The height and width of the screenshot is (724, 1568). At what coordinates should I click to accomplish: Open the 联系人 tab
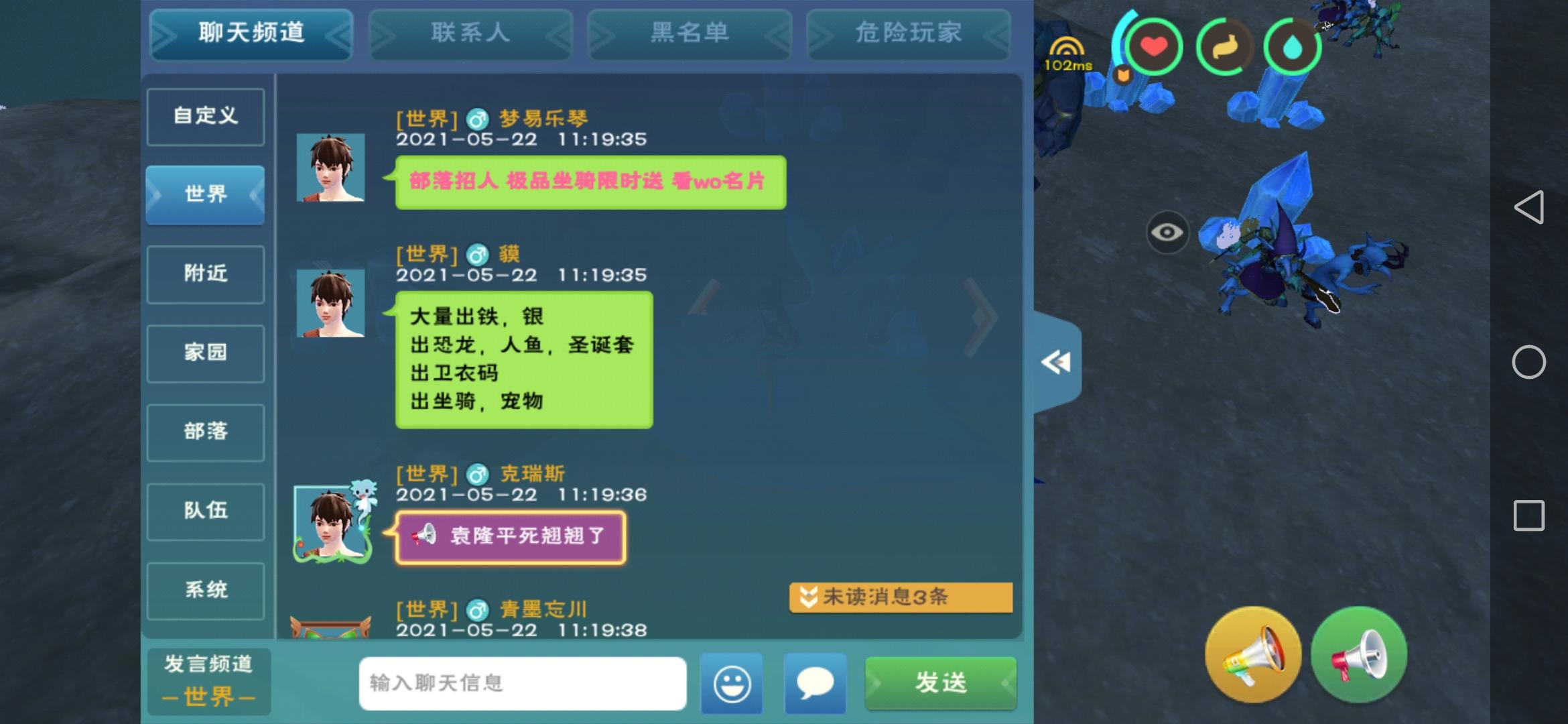click(x=470, y=34)
